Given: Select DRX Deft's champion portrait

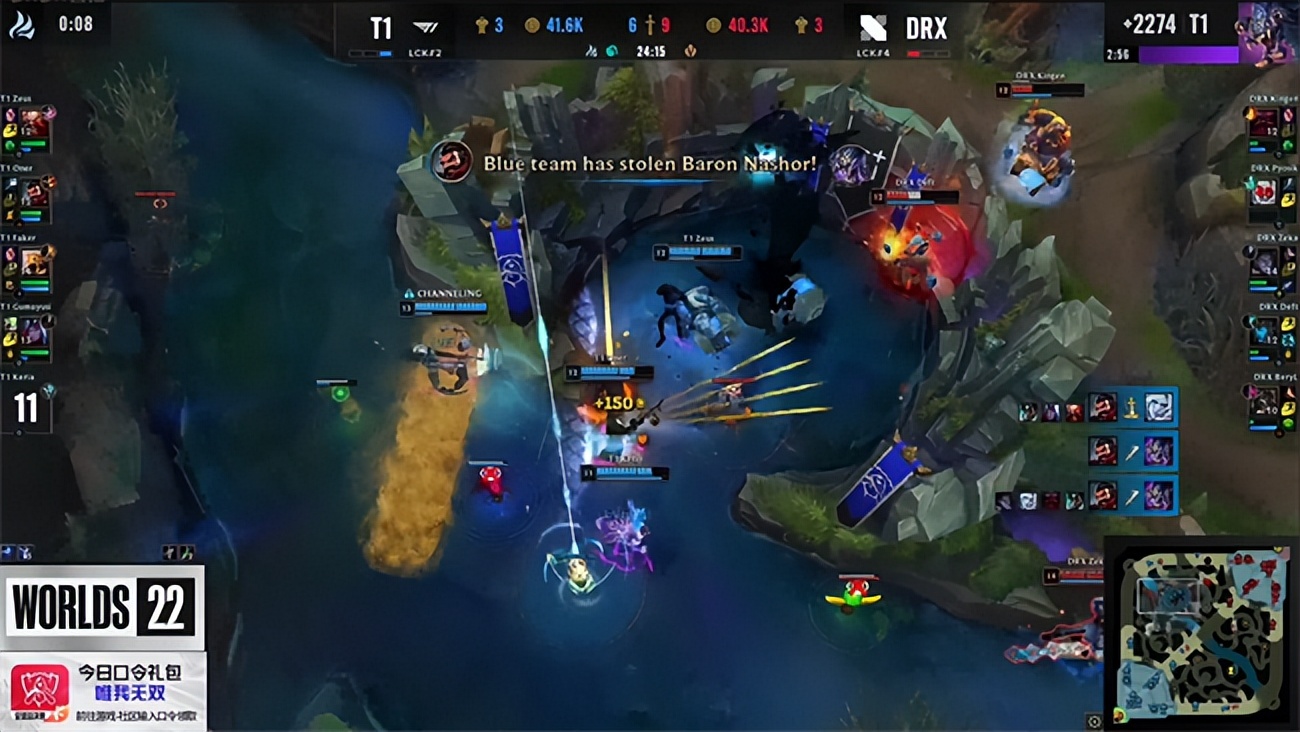Looking at the screenshot, I should click(1265, 332).
